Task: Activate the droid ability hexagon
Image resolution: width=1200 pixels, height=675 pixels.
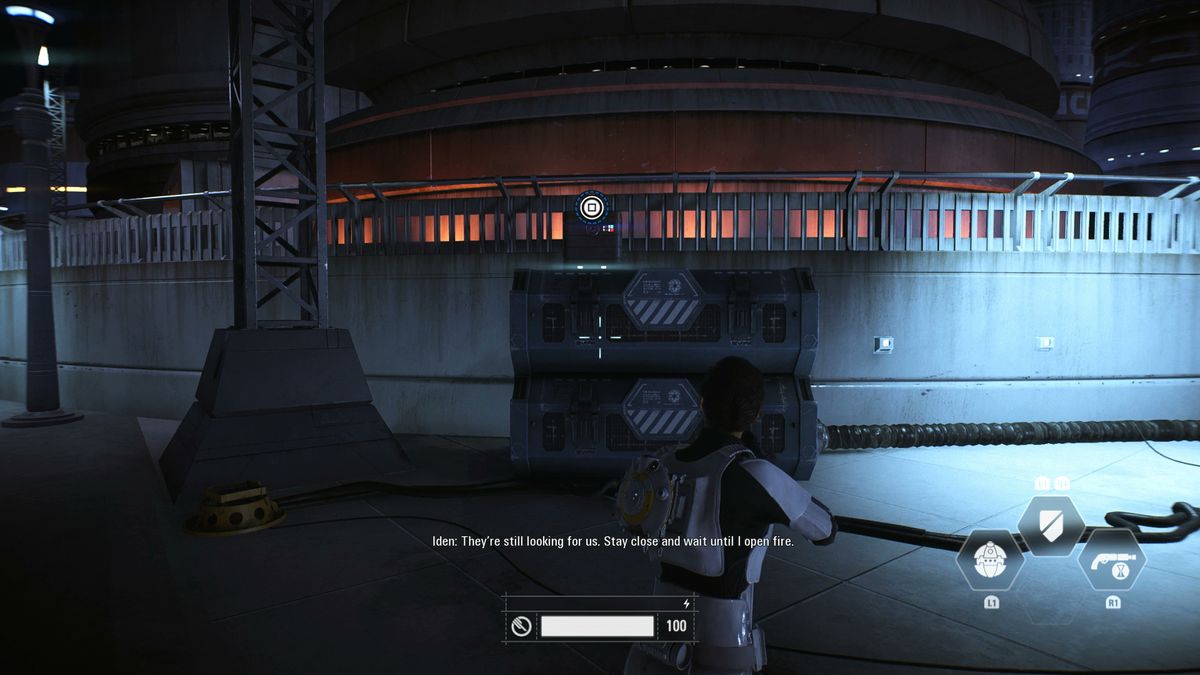Action: pyautogui.click(x=989, y=560)
